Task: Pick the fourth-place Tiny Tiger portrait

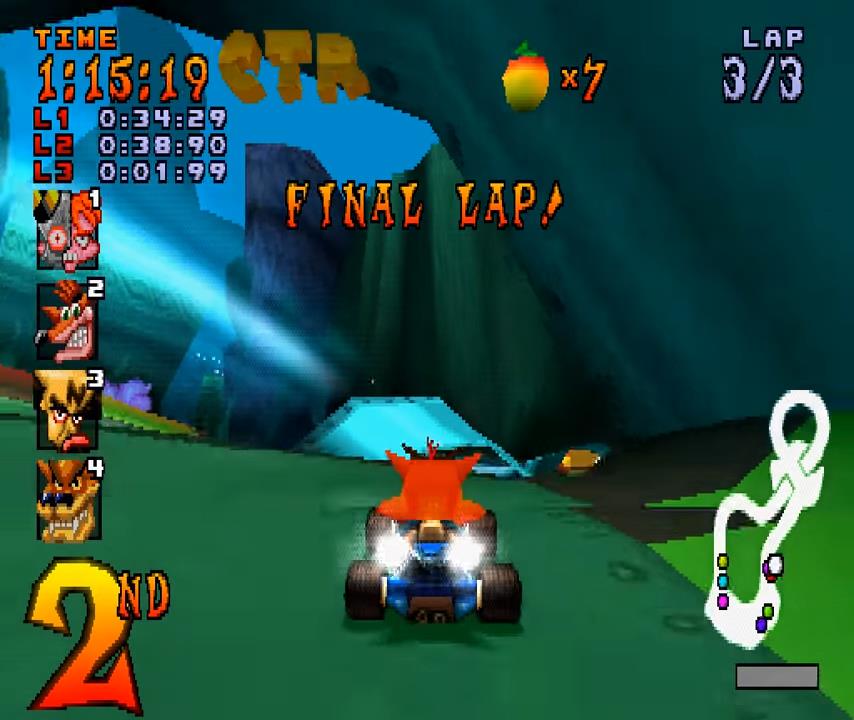Action: click(67, 498)
